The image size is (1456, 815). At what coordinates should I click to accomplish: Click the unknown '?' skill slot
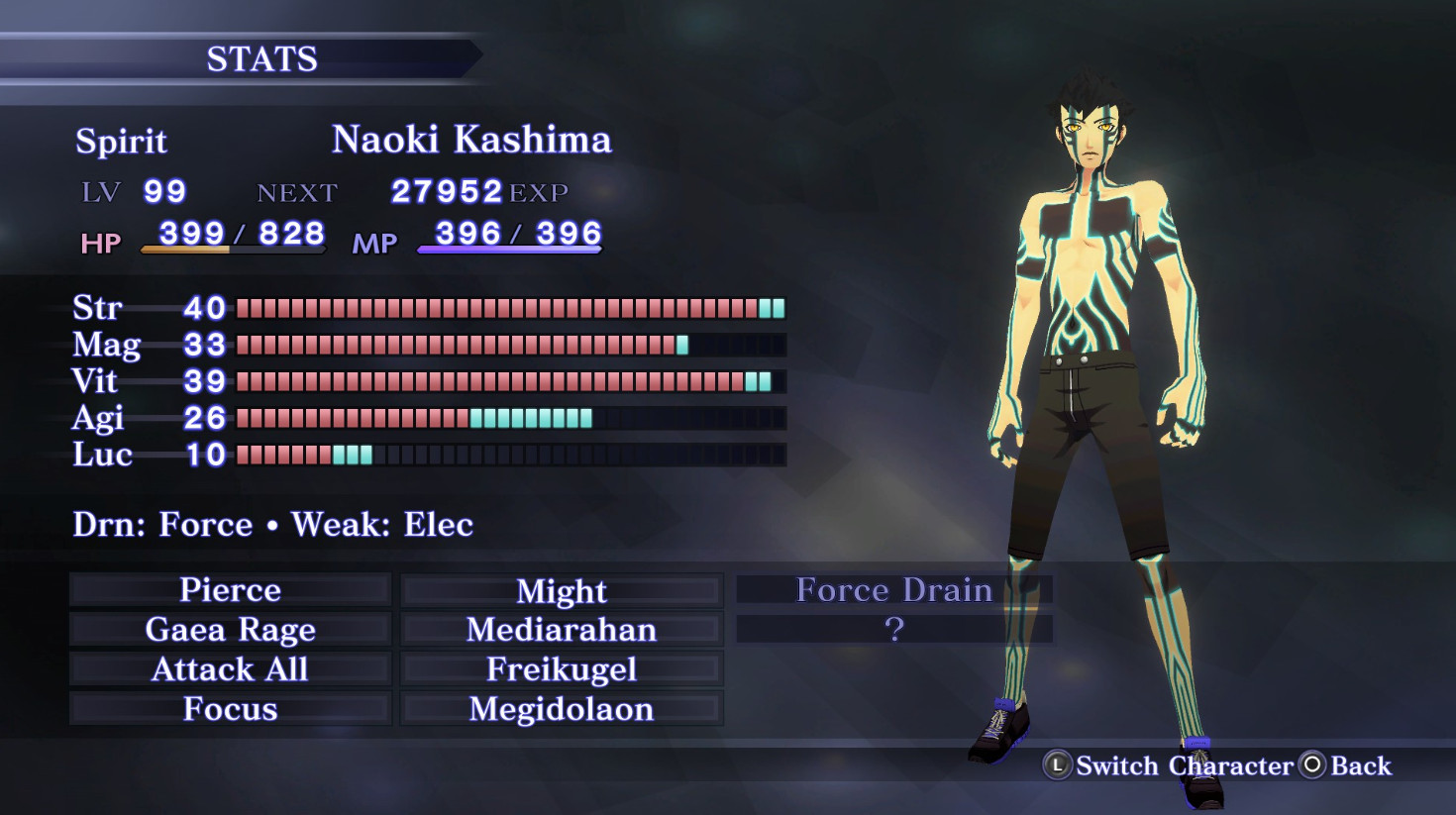click(x=894, y=627)
